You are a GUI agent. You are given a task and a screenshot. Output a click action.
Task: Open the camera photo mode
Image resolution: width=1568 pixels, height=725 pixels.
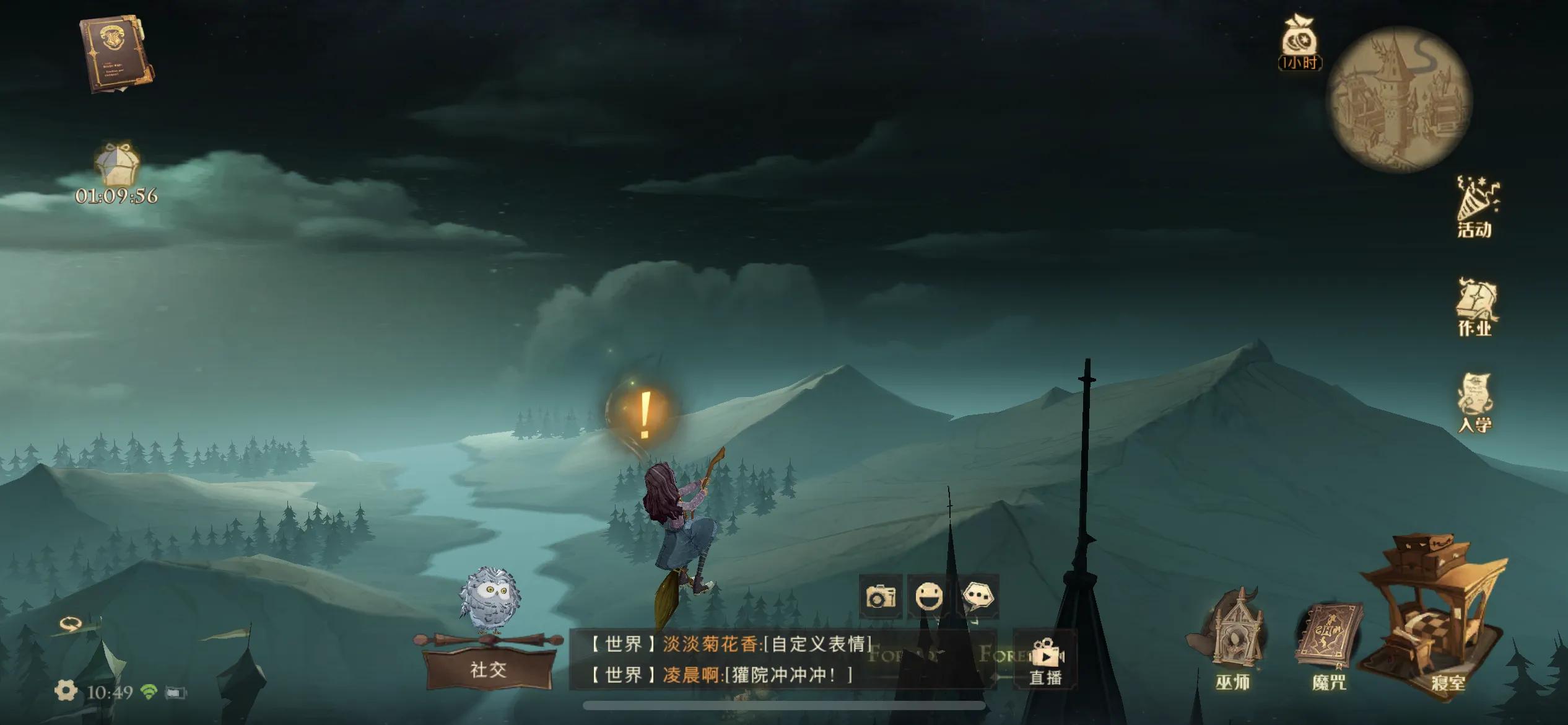(x=880, y=597)
